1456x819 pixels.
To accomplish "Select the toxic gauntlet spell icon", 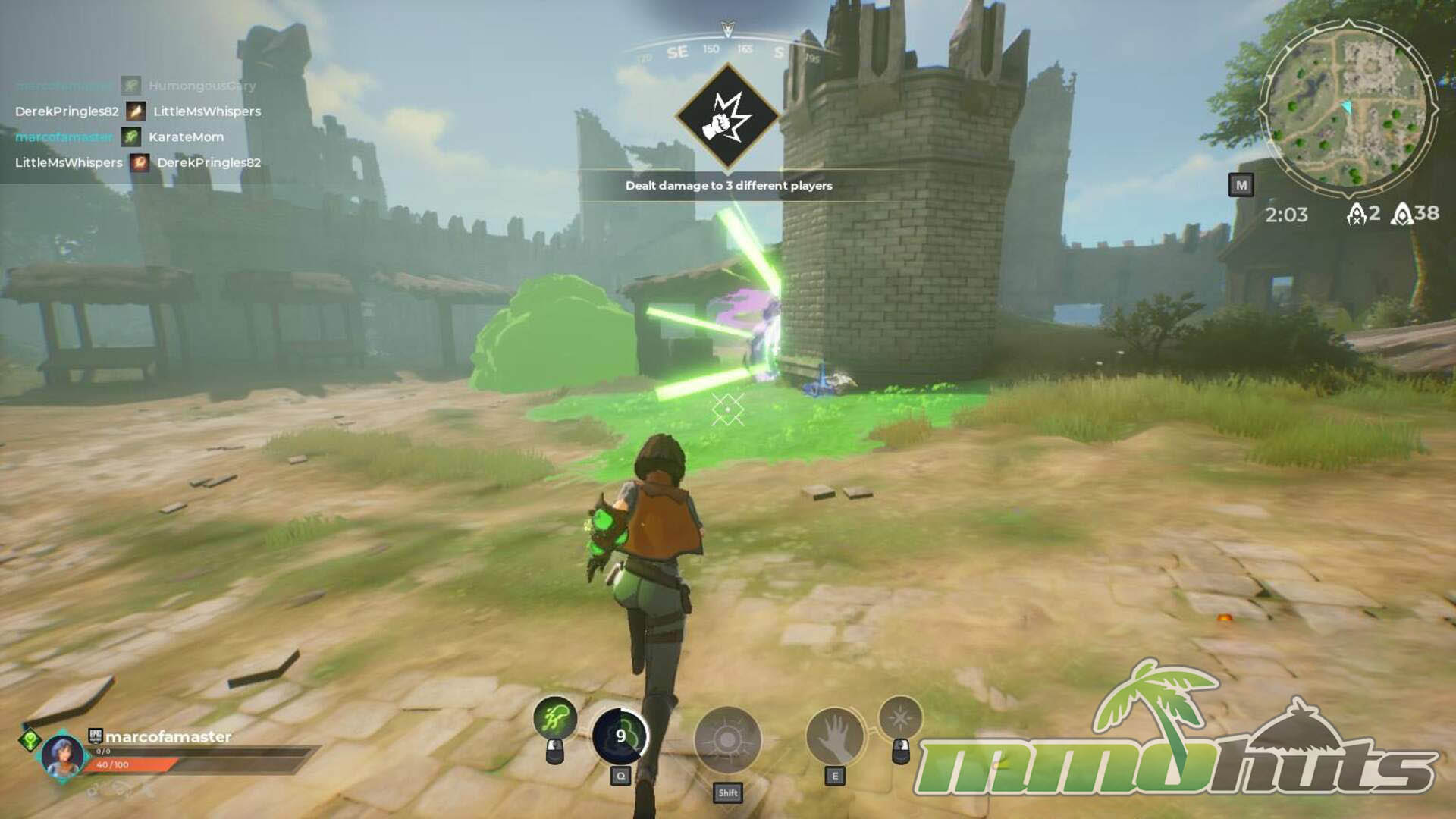I will click(x=555, y=717).
